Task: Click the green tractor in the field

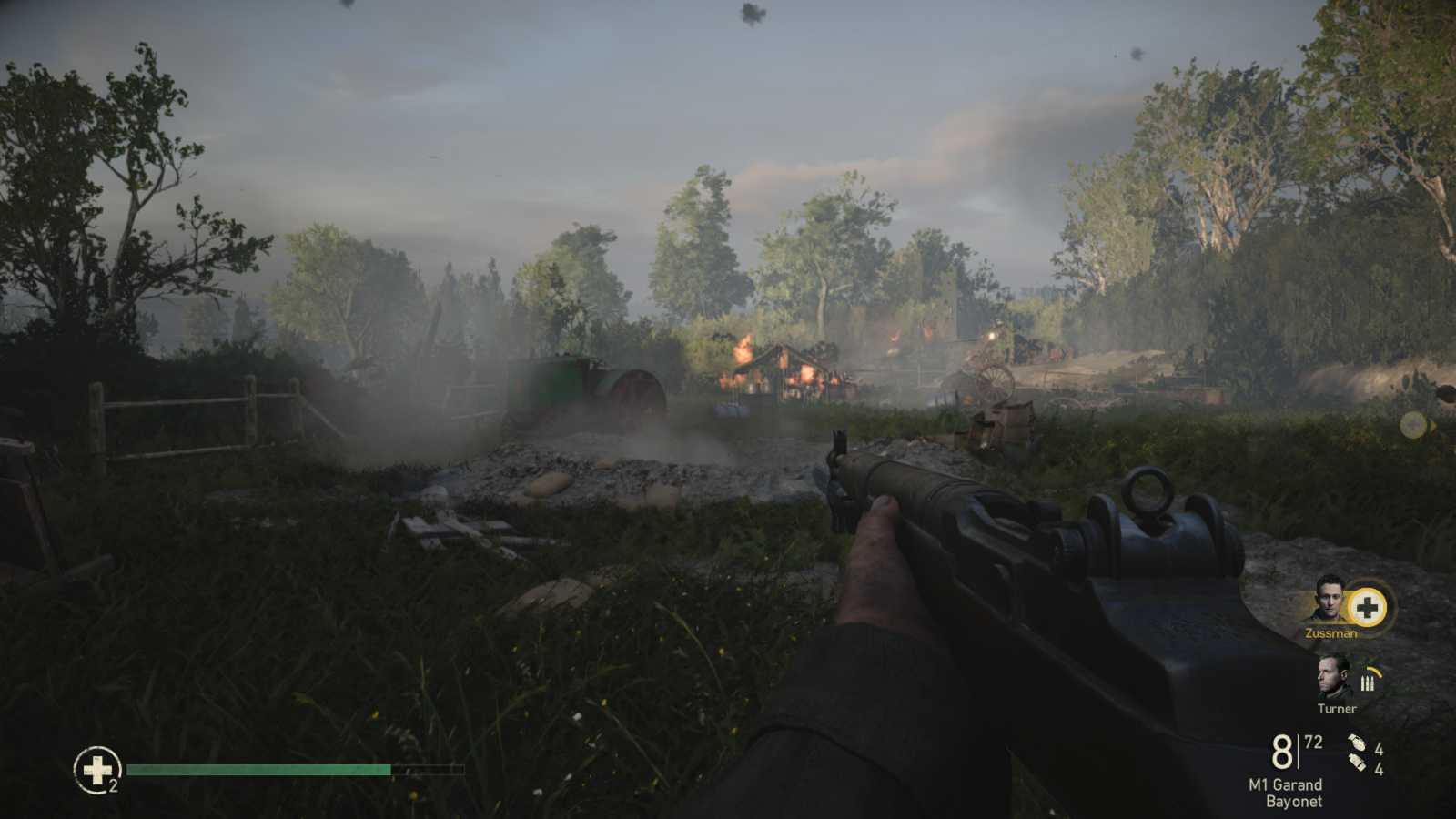Action: coord(581,384)
